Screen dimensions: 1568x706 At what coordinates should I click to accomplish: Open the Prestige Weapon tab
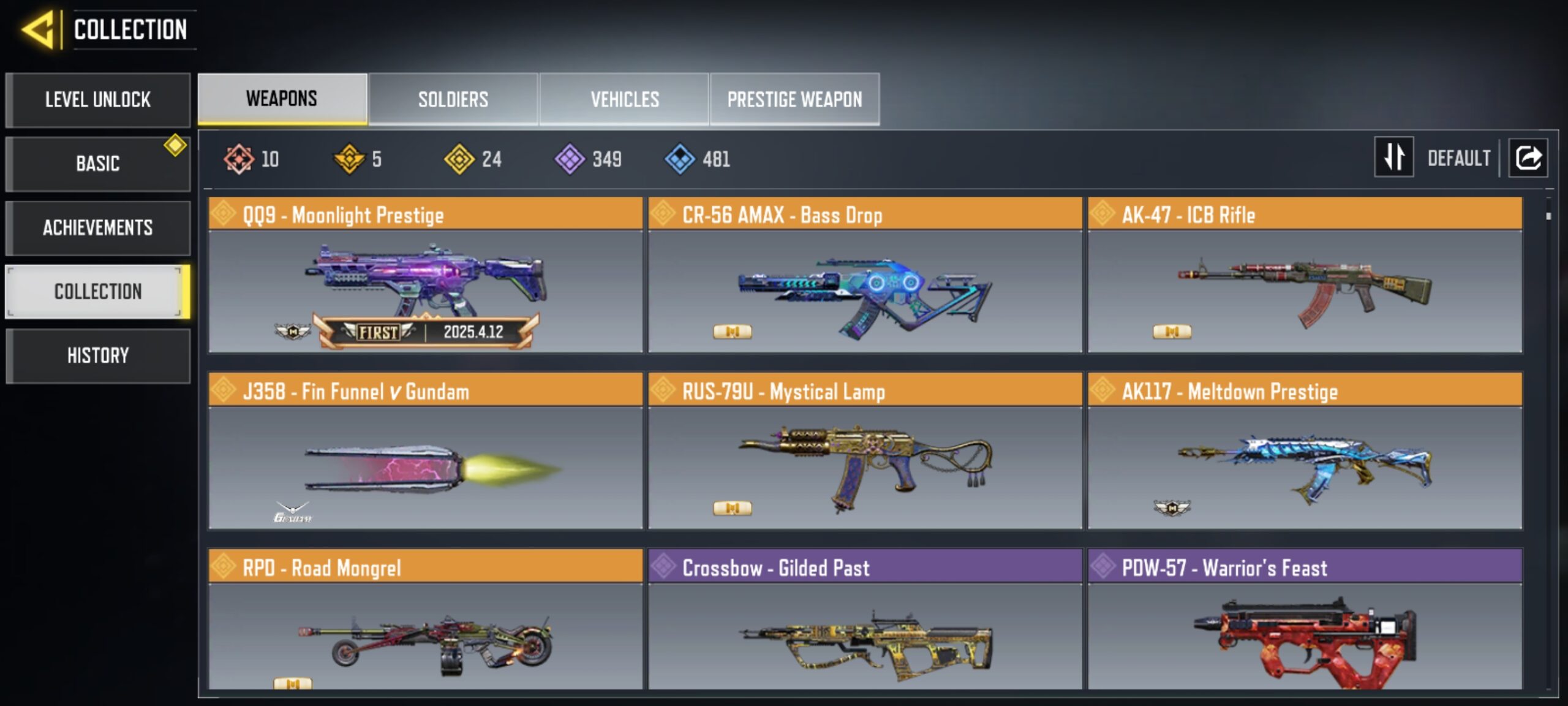pyautogui.click(x=794, y=99)
